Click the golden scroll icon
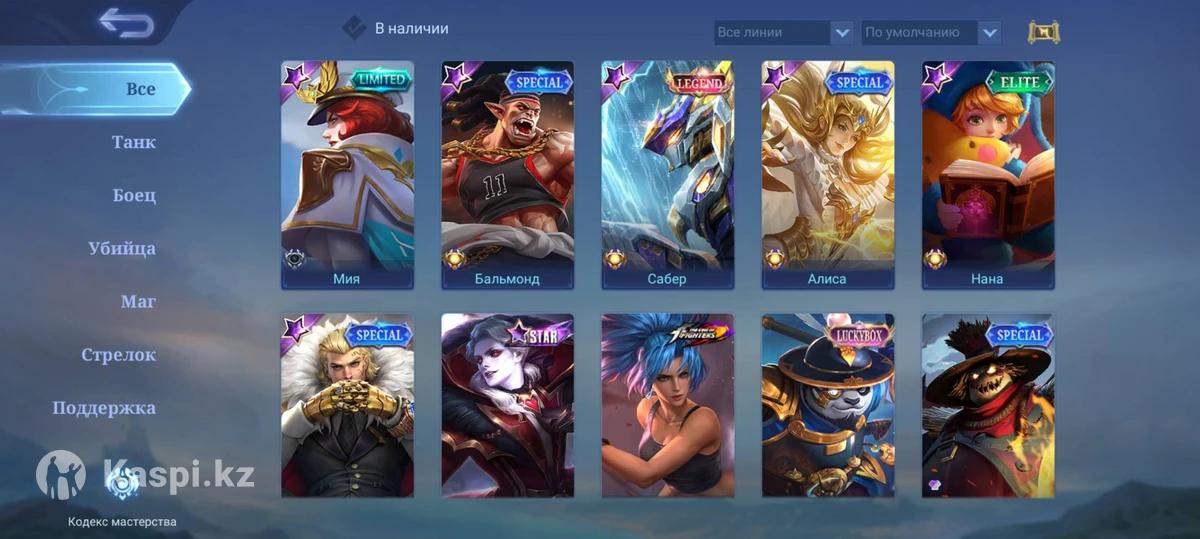The height and width of the screenshot is (539, 1200). point(1043,32)
